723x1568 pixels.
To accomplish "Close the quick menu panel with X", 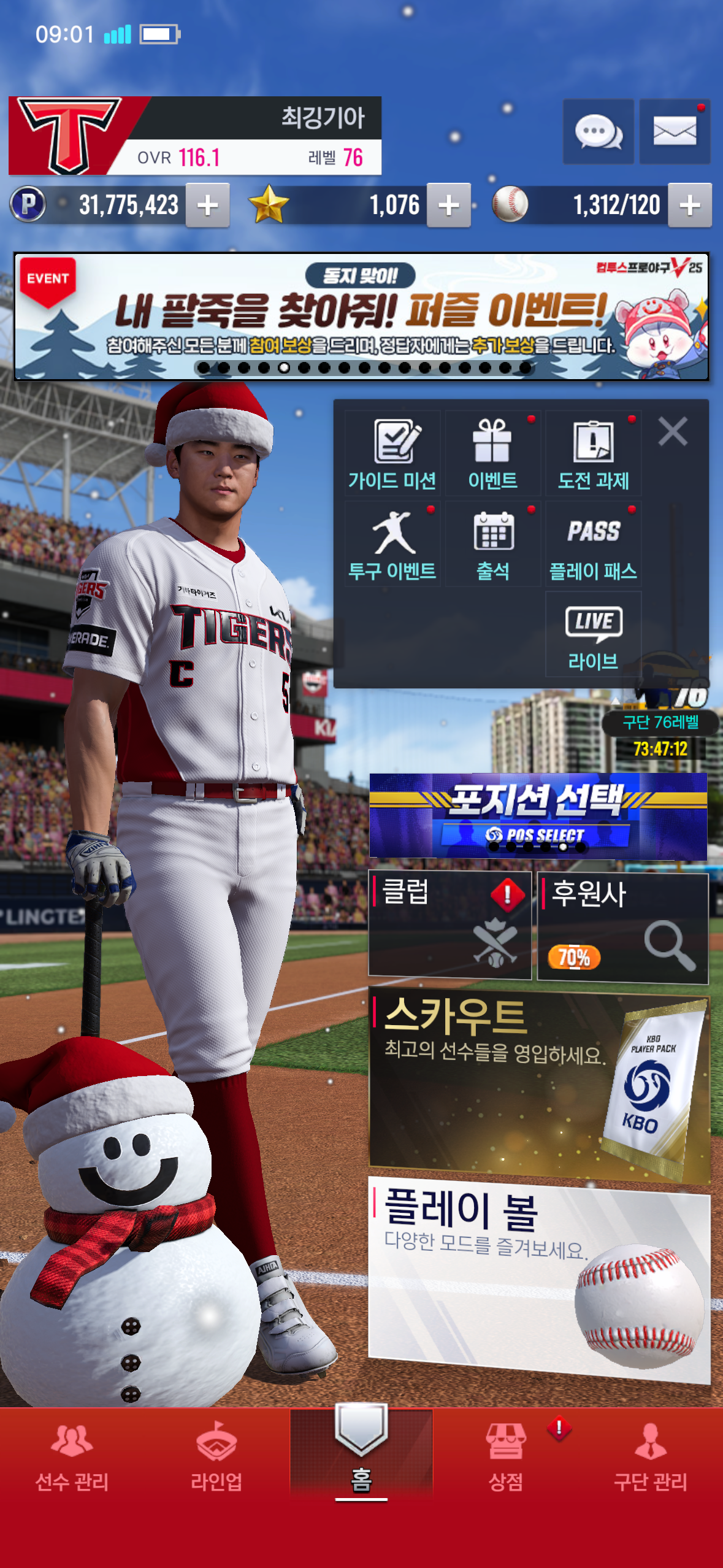I will tap(673, 431).
